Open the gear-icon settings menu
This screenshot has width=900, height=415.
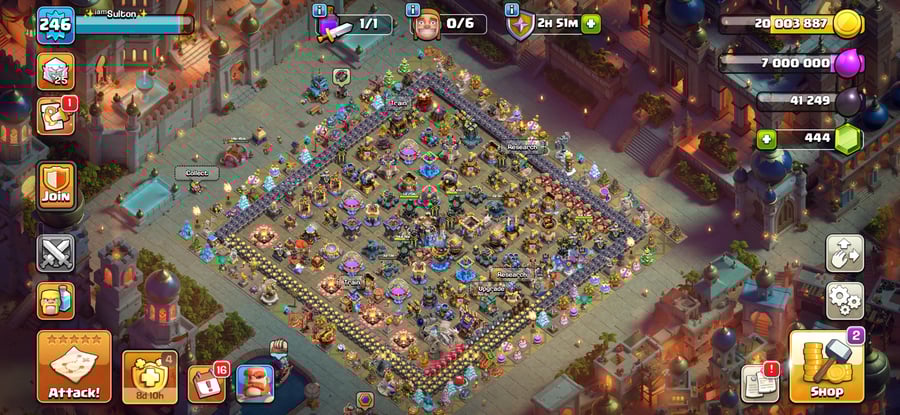[844, 299]
